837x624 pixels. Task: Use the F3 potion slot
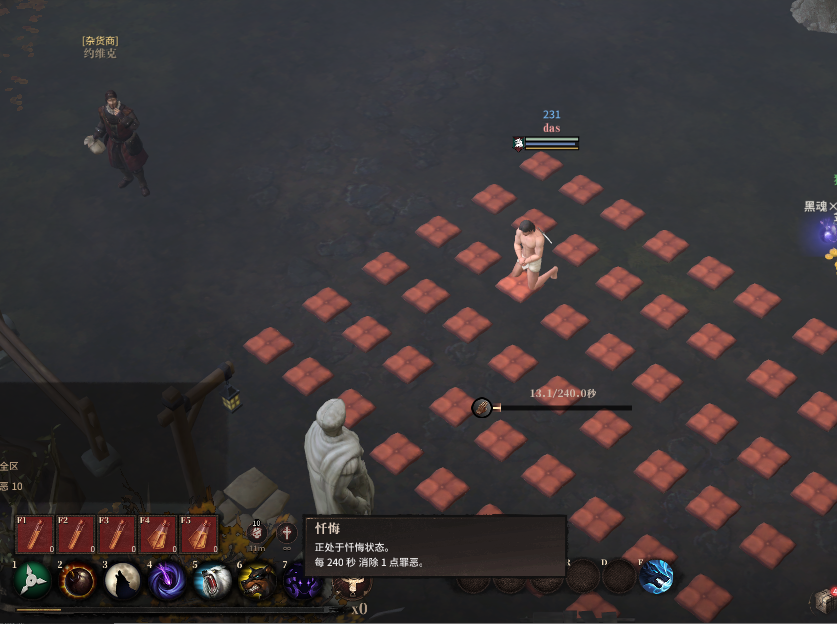(x=117, y=534)
